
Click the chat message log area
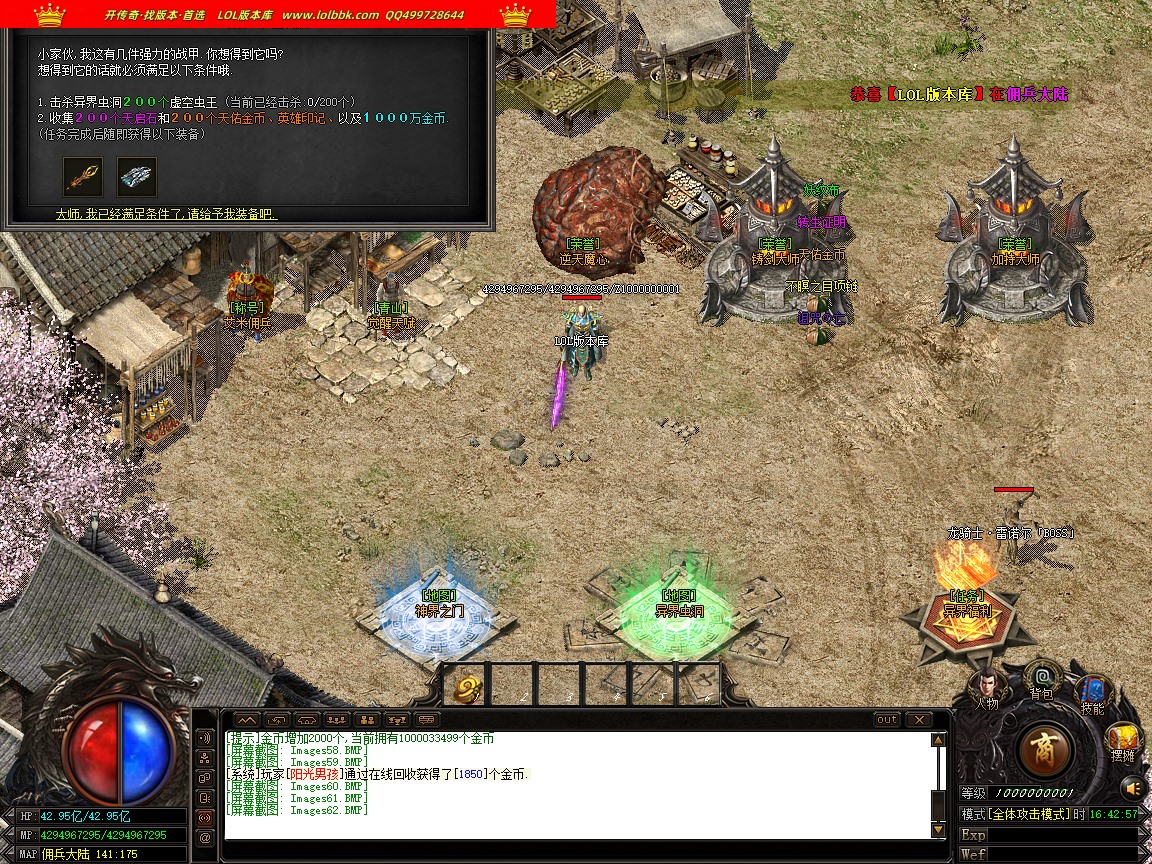[x=580, y=786]
